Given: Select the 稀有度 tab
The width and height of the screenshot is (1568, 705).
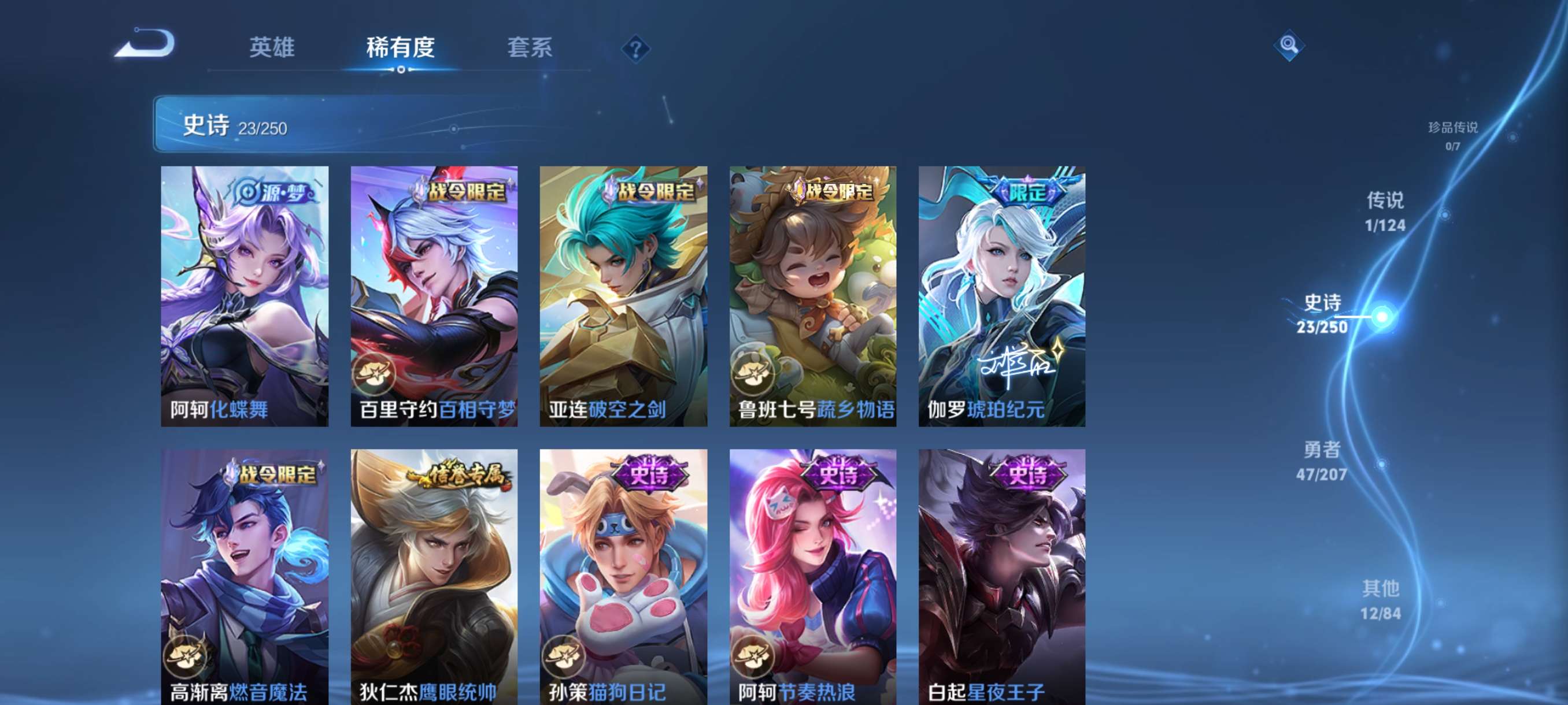Looking at the screenshot, I should (x=400, y=47).
